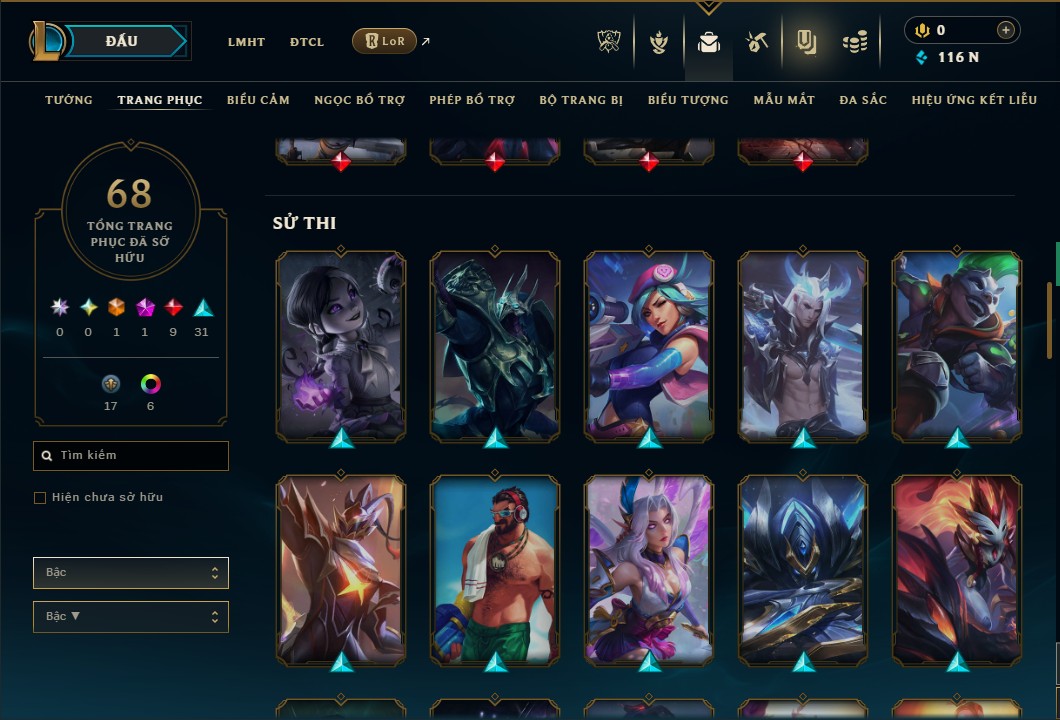Switch to the TƯỚNG tab
Image resolution: width=1060 pixels, height=720 pixels.
(x=69, y=100)
